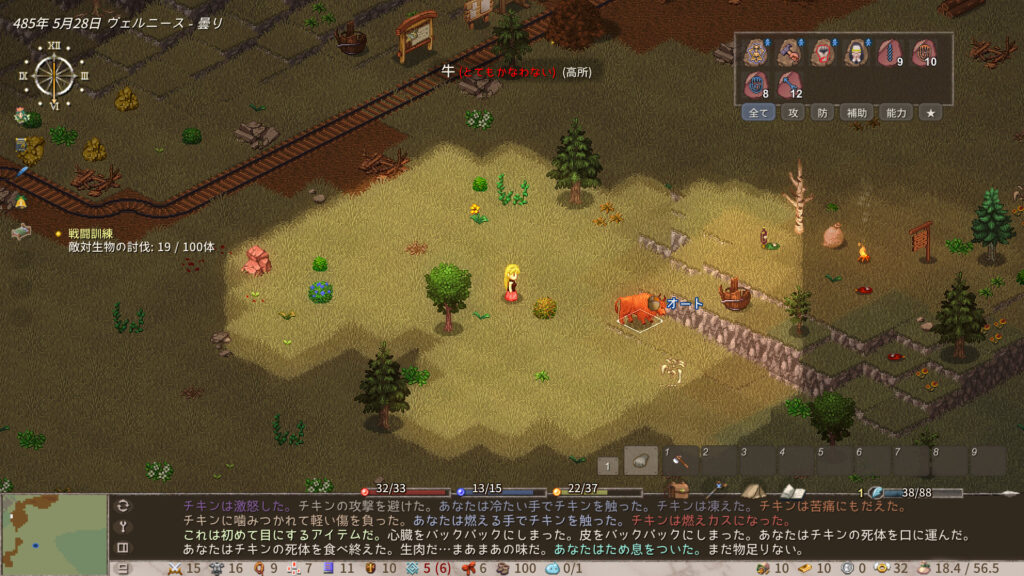Show favorites with the star tab
This screenshot has width=1024, height=576.
930,113
